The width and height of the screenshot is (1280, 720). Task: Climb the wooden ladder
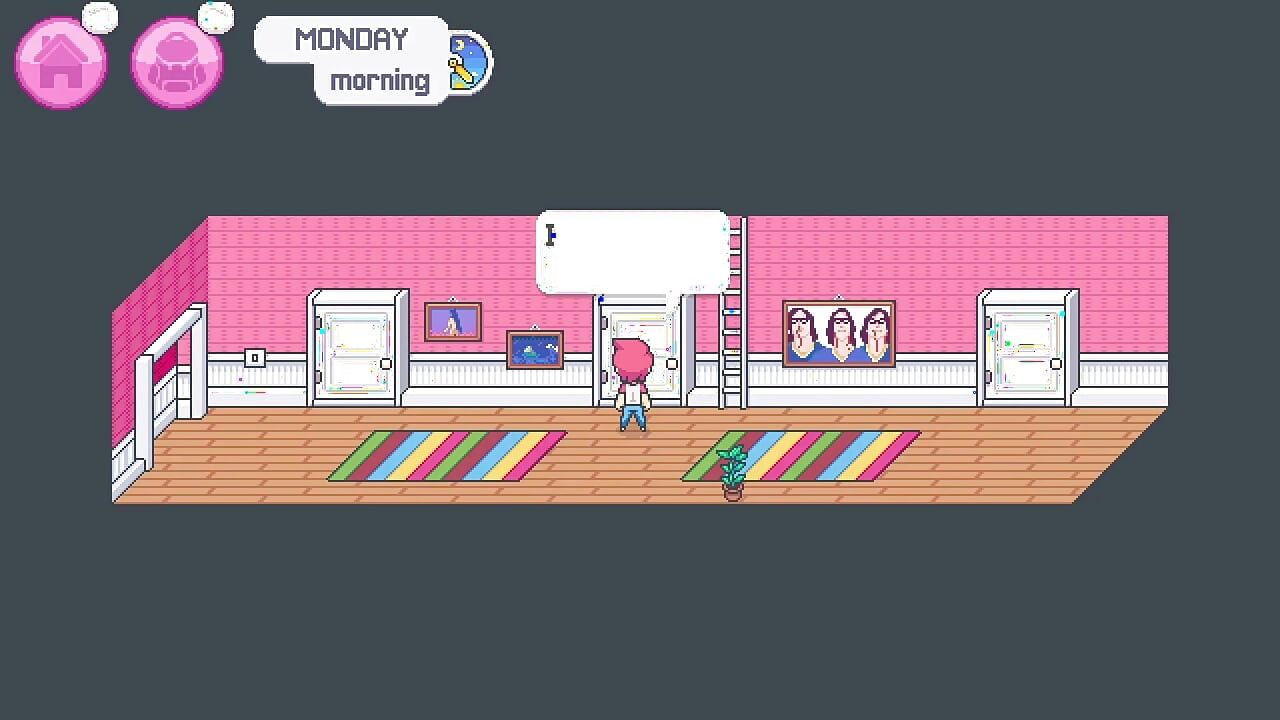[723, 330]
